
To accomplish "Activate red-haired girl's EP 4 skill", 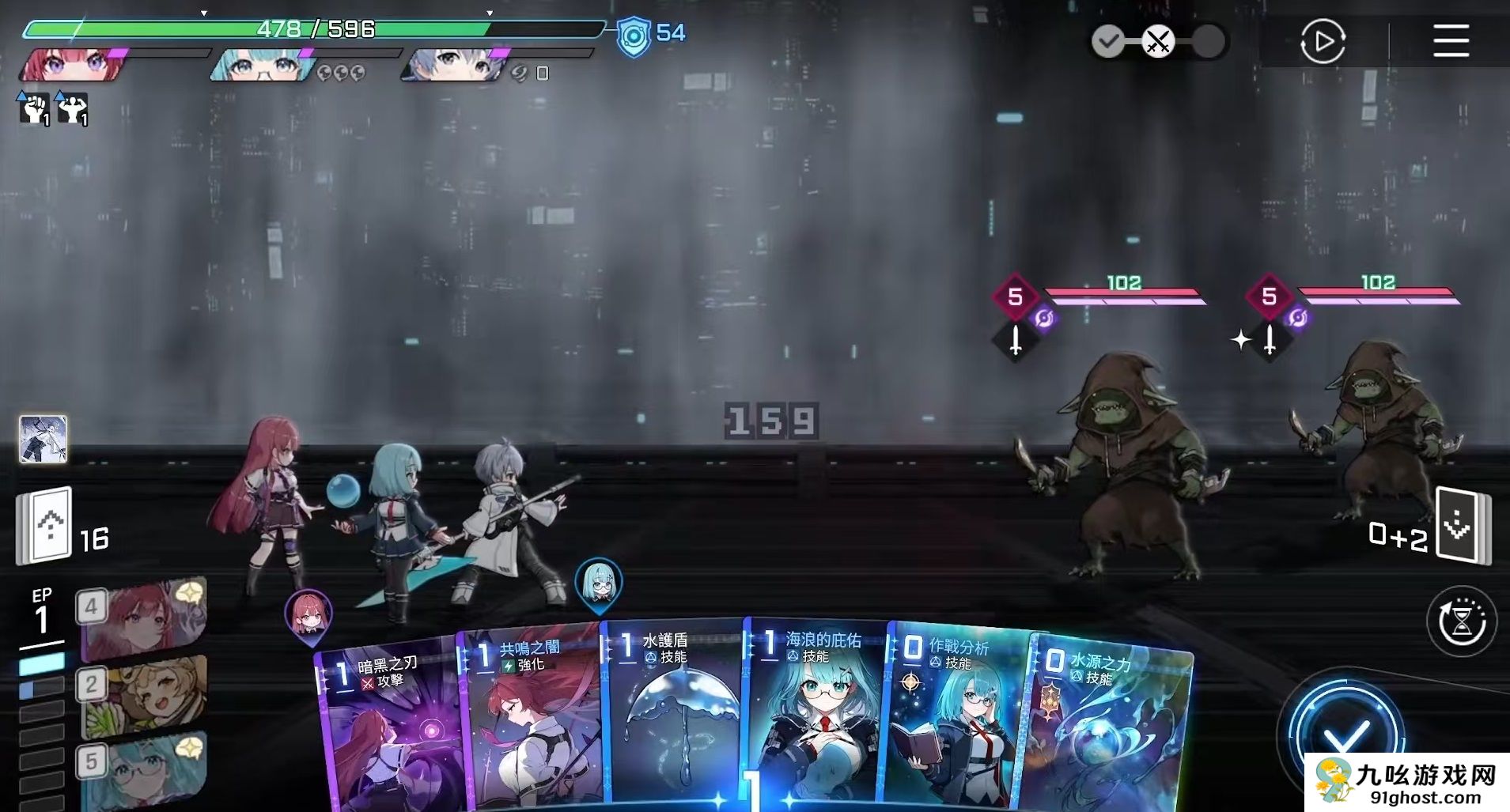I will point(144,618).
